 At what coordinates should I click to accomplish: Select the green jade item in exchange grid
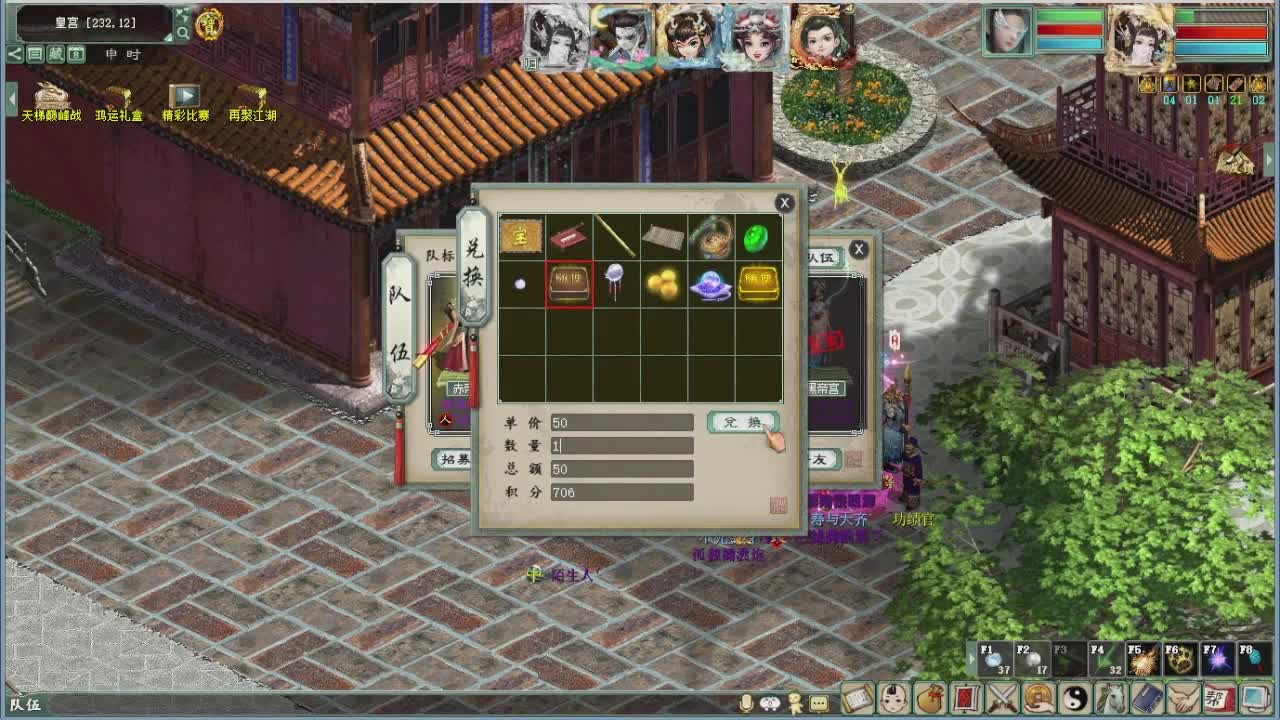point(757,239)
